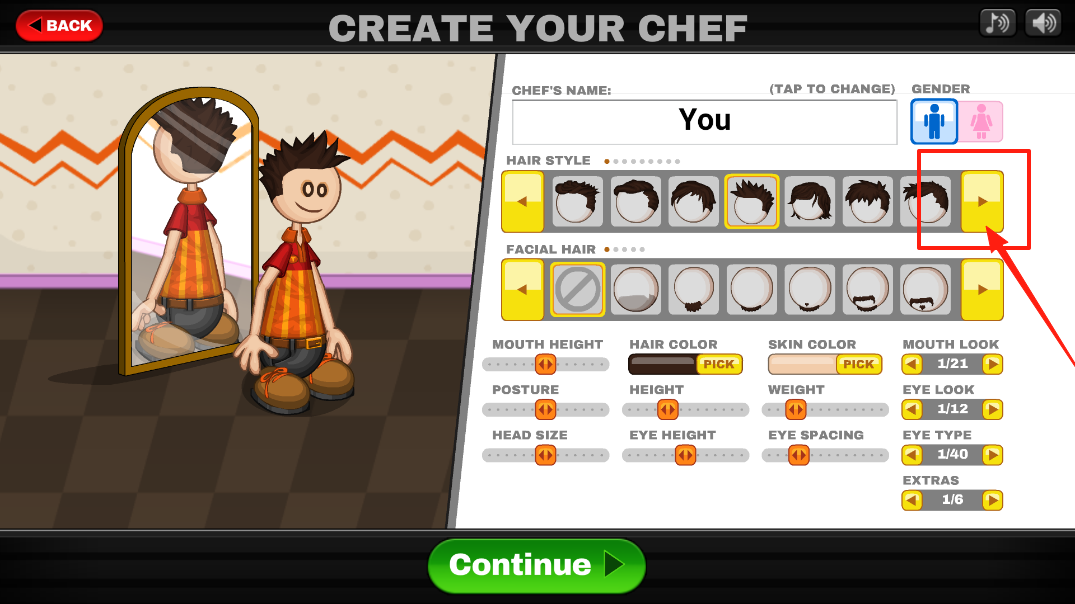Select the male gender icon
This screenshot has width=1075, height=604.
click(934, 122)
